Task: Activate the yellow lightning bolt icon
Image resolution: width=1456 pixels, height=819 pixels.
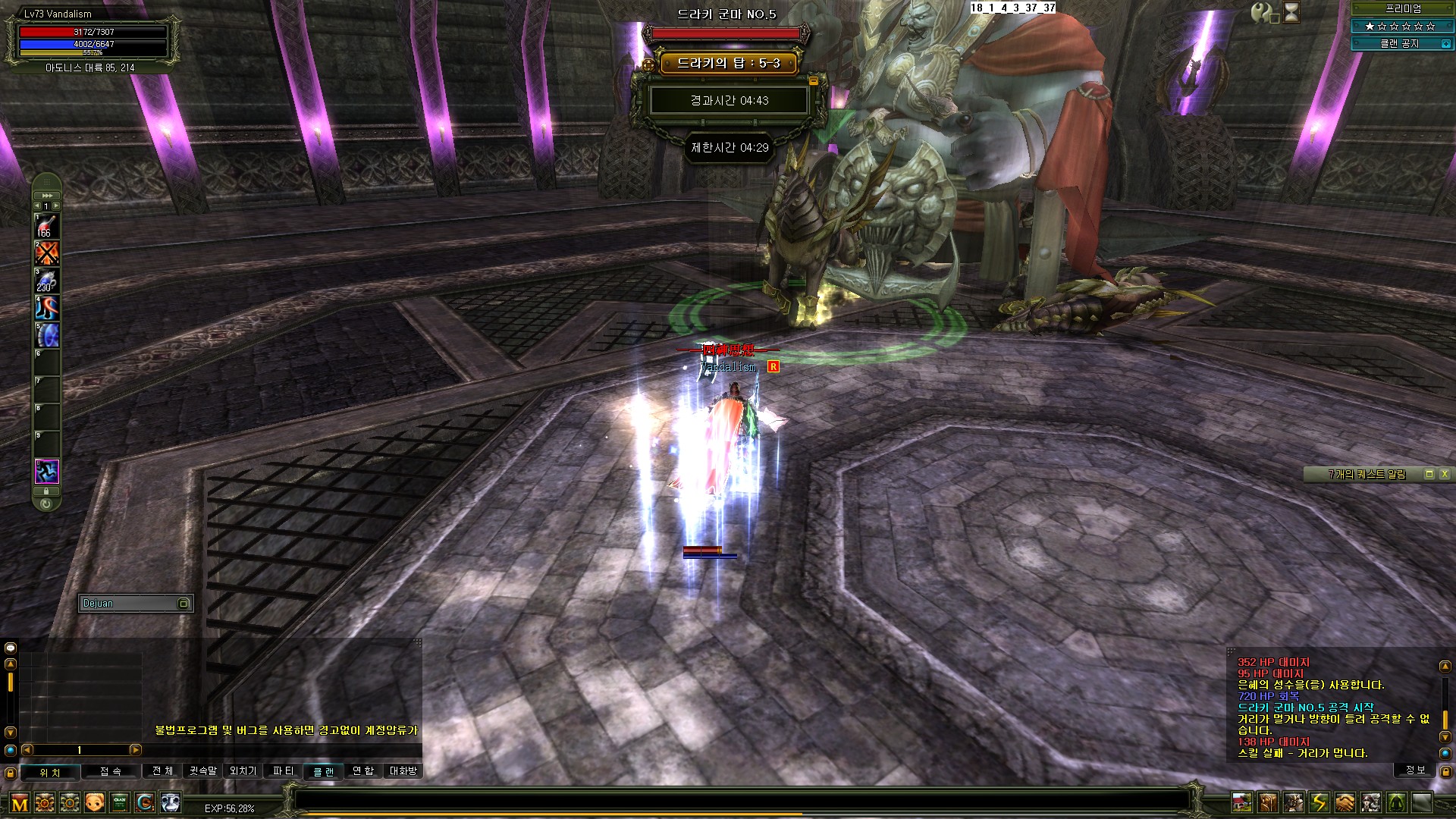Action: click(x=1319, y=802)
